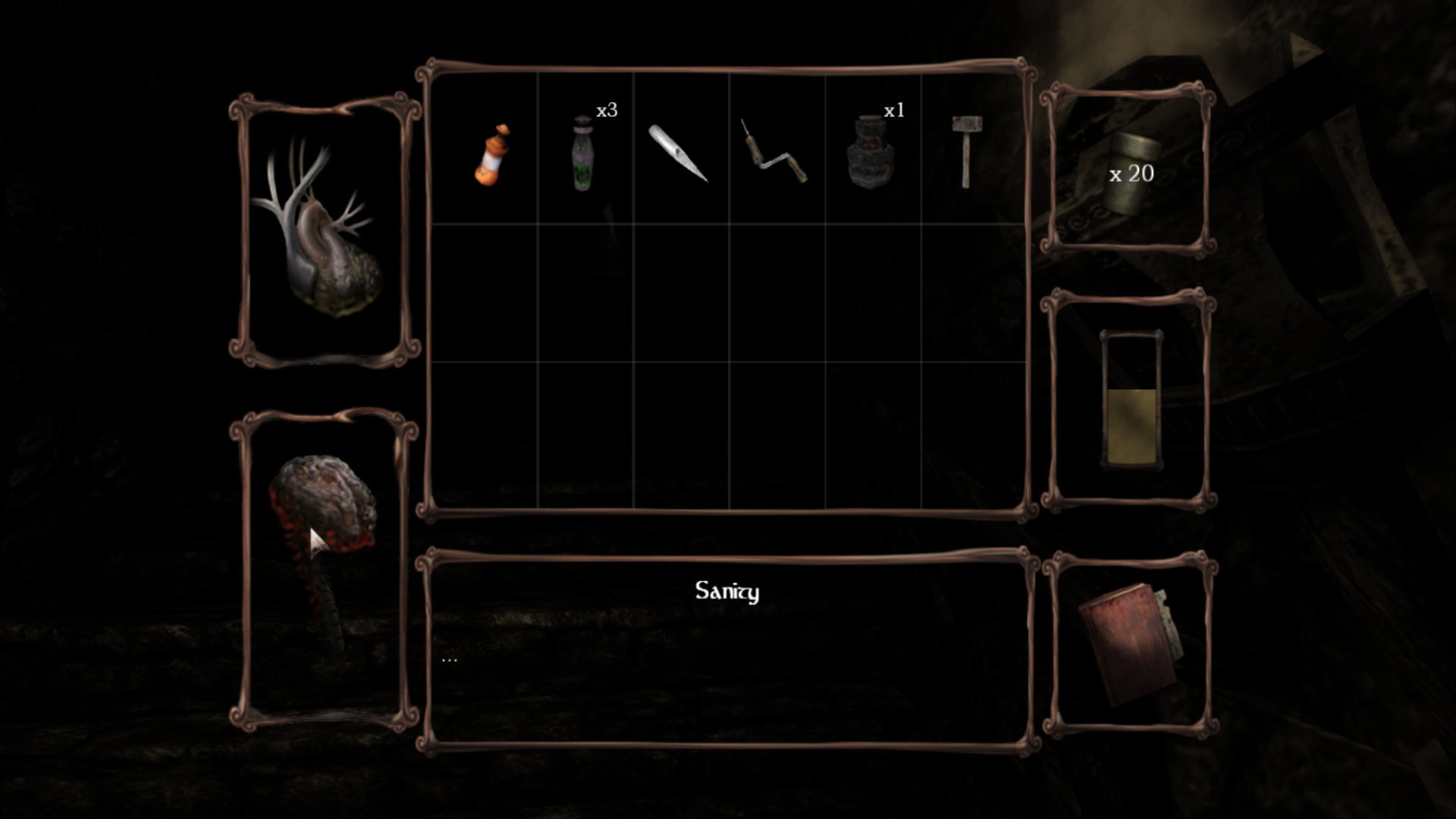Choose the green-labelled vial stack of three
This screenshot has height=819, width=1456.
coord(582,153)
